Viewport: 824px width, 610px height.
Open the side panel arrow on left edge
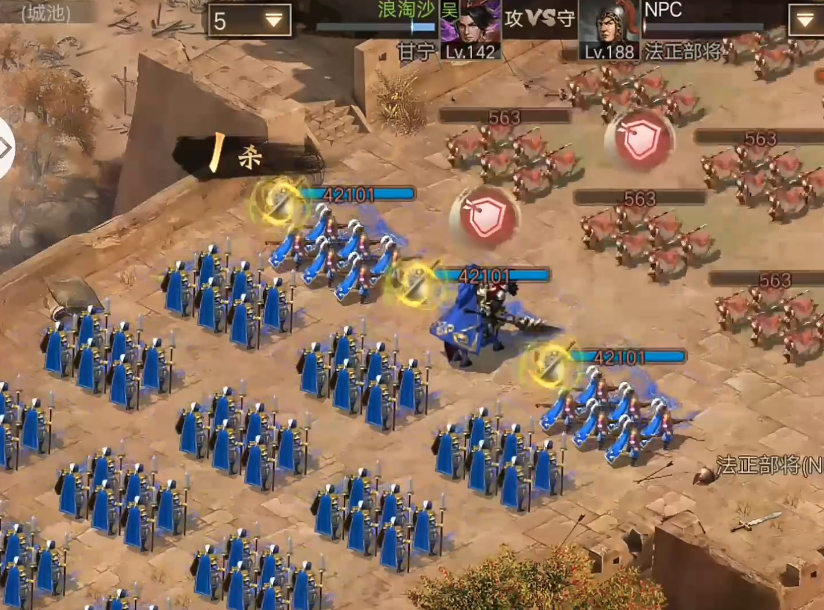6,148
